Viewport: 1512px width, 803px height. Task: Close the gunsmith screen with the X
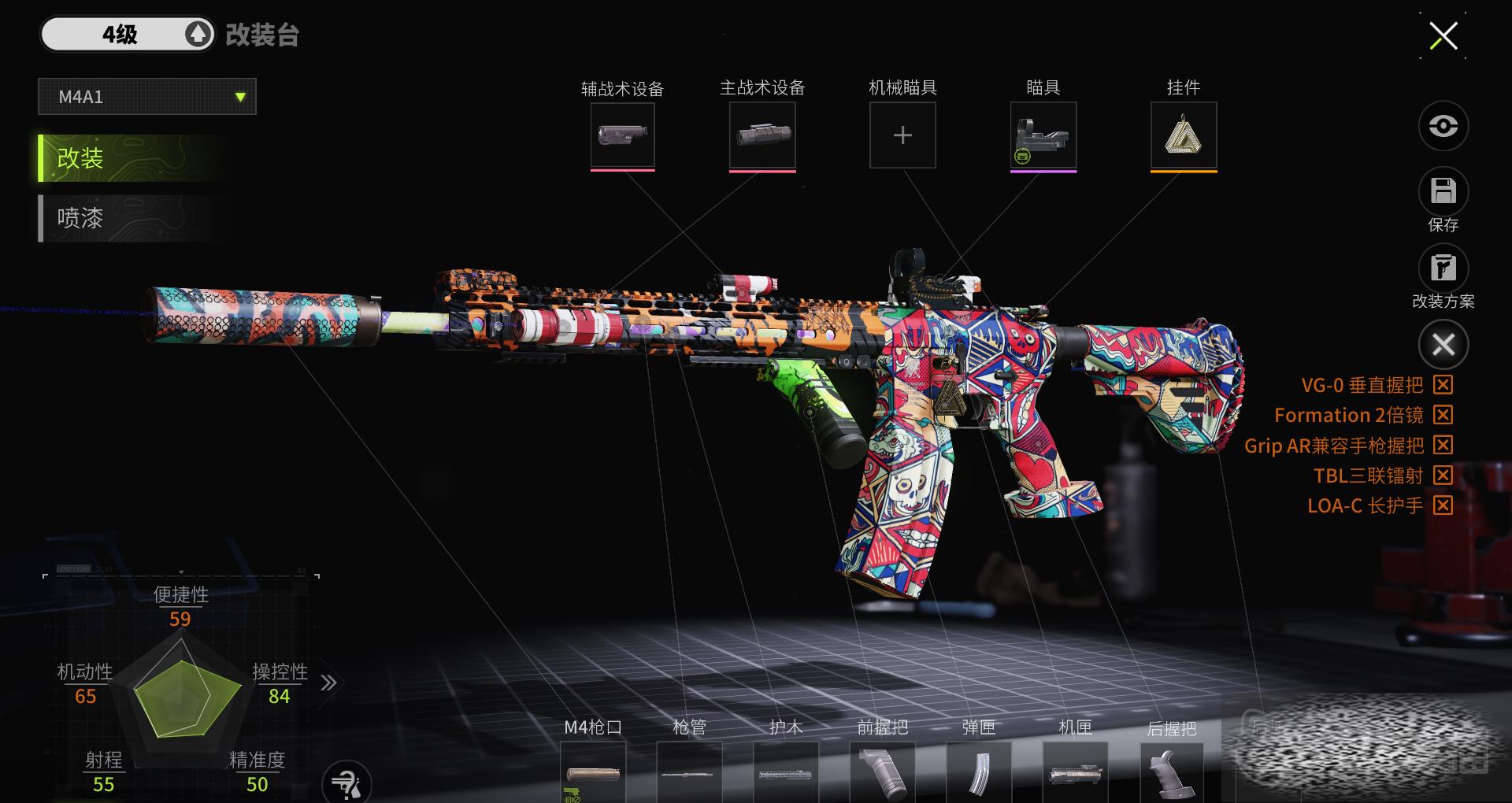click(x=1443, y=36)
